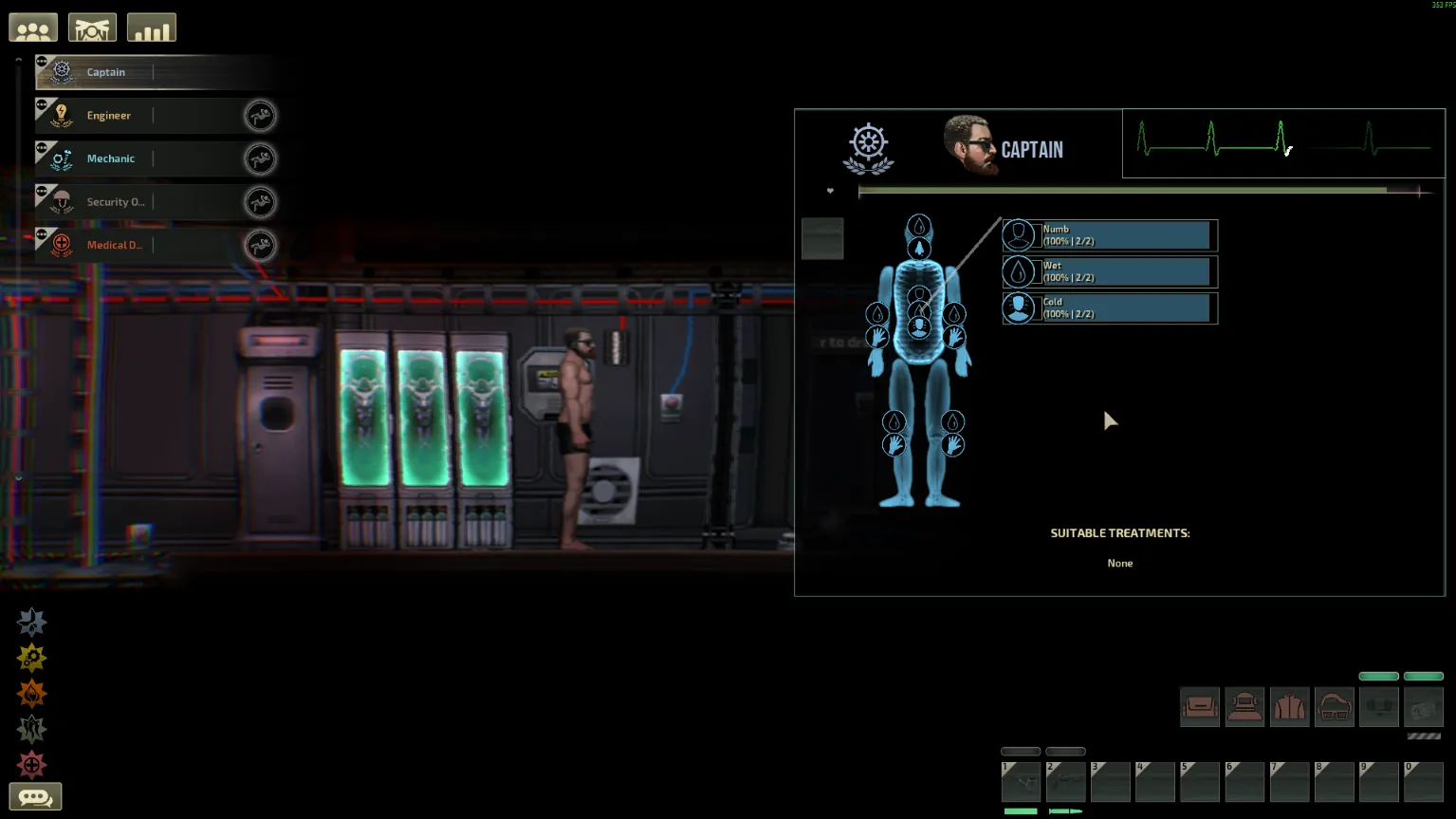Click the diving helmet equipment slot

point(1244,707)
